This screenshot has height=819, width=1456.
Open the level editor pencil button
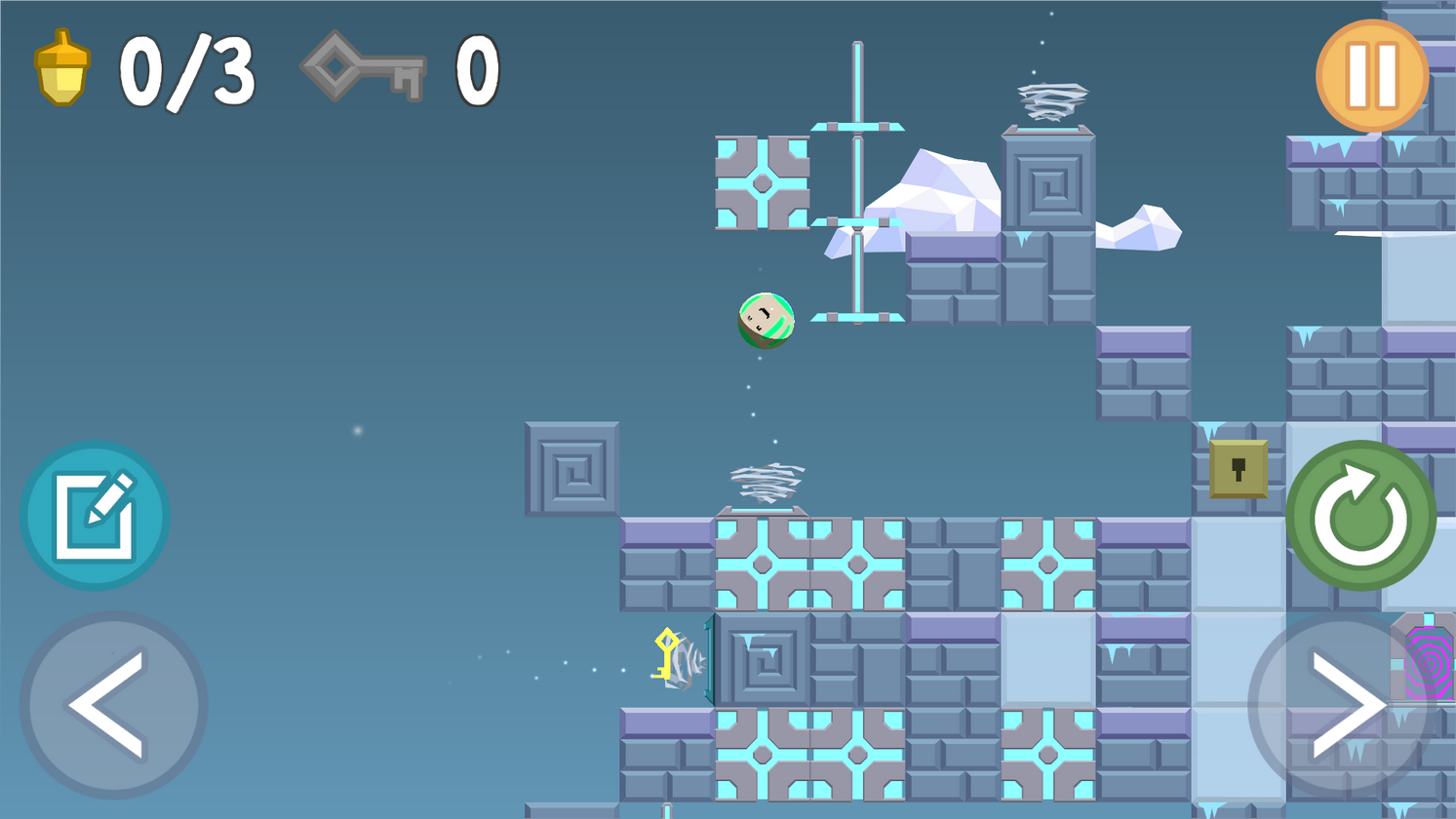(x=95, y=516)
